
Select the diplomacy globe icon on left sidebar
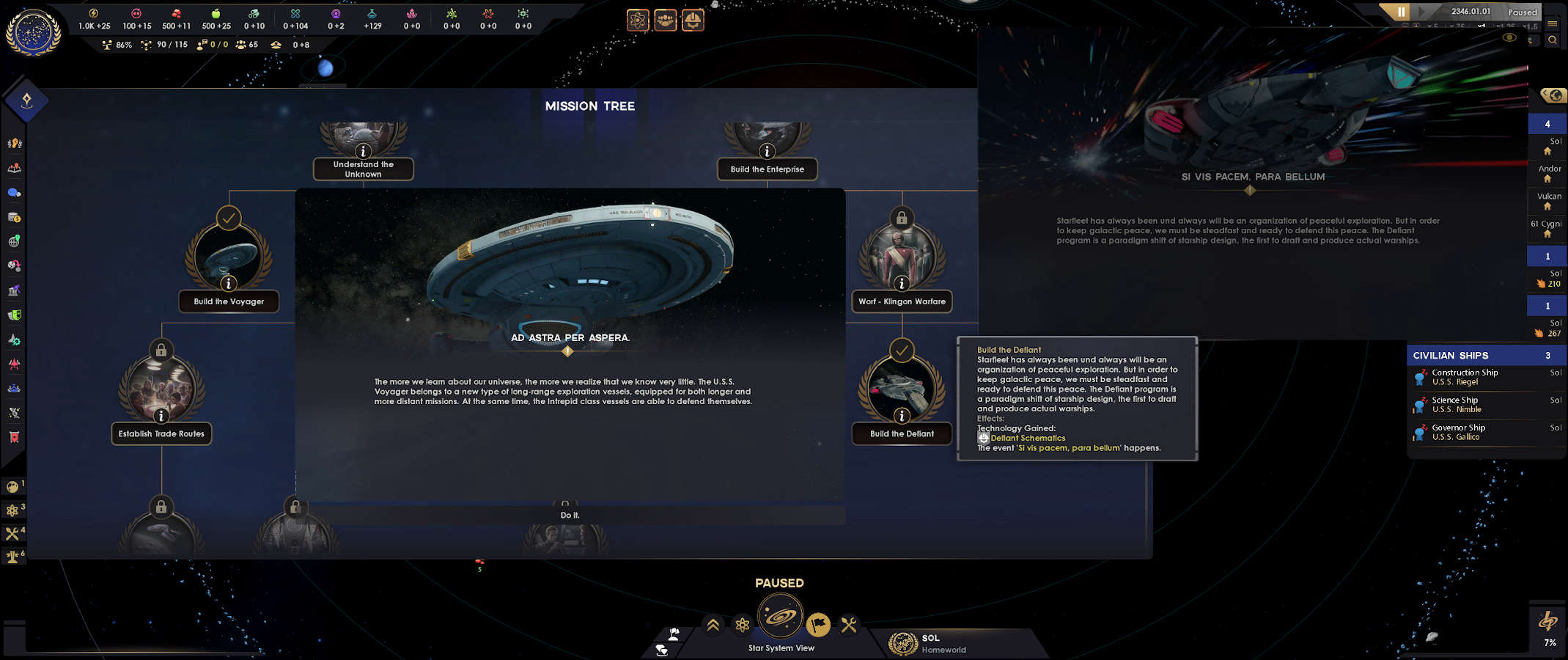pyautogui.click(x=14, y=242)
